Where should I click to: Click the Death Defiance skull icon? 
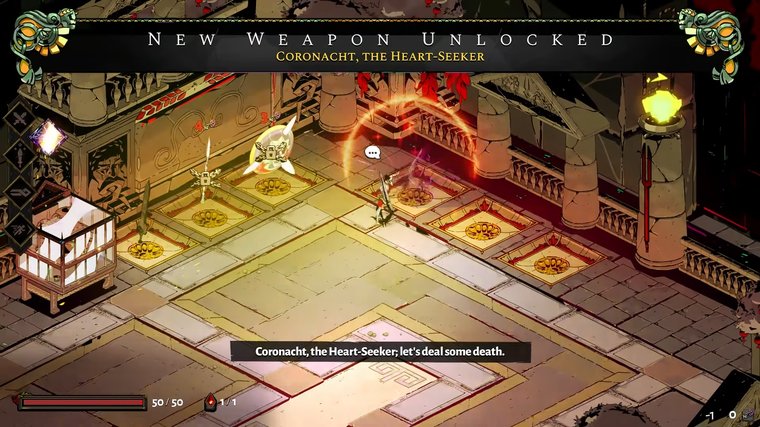click(210, 402)
